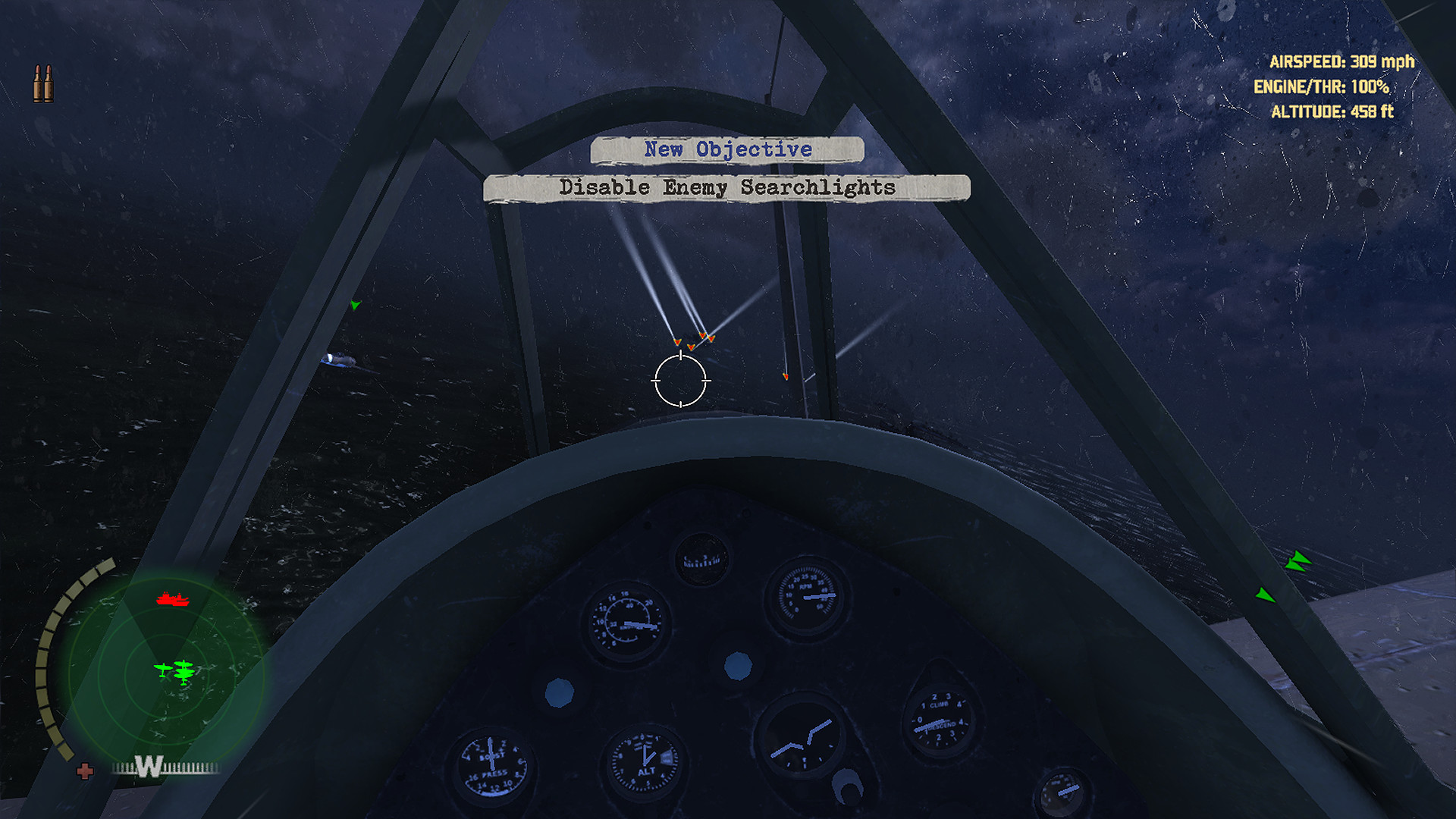
Task: Click the ENGINE/THR: 100% indicator
Action: coord(1323,88)
